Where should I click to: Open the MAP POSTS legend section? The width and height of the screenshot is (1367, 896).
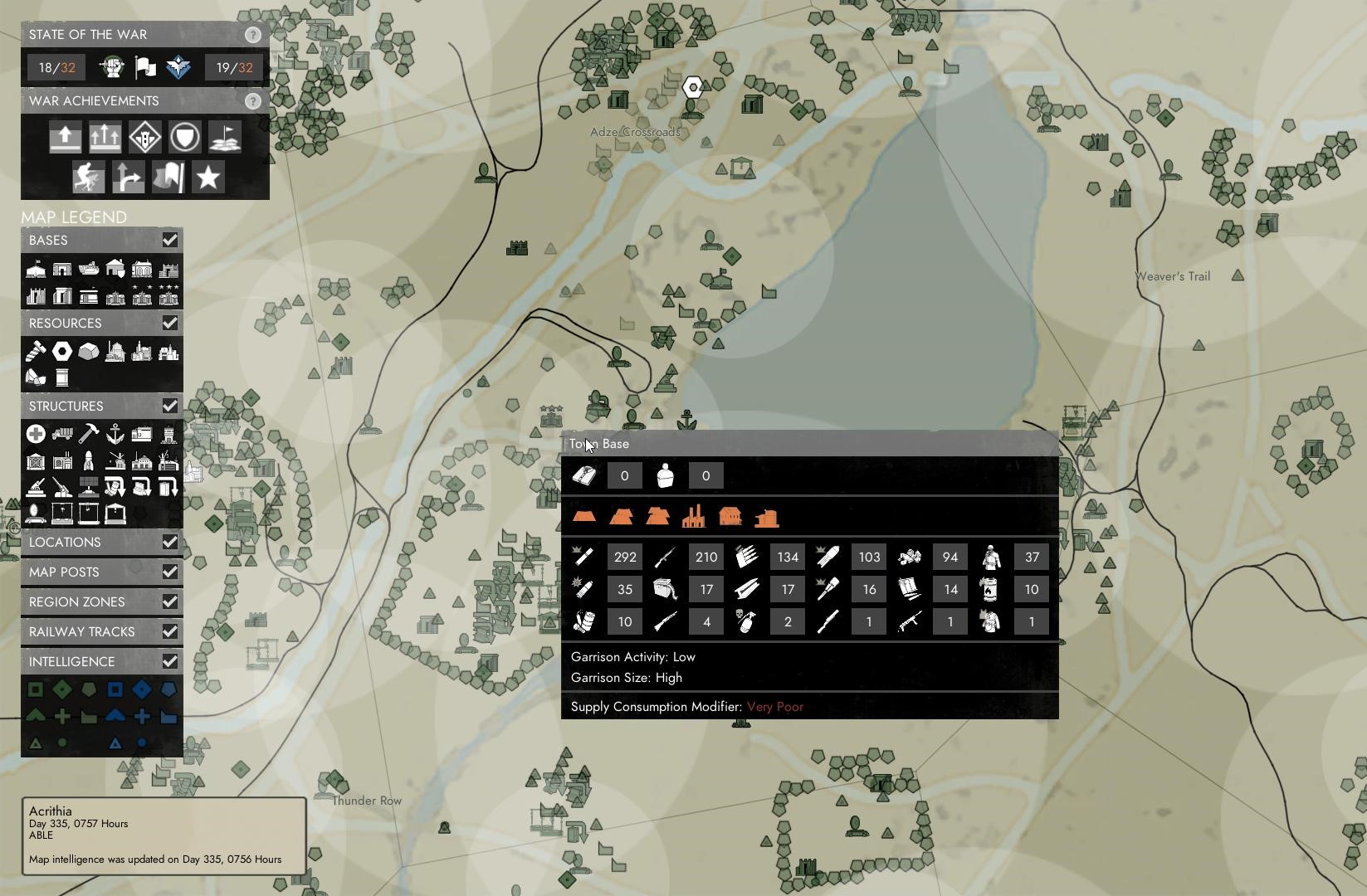[x=170, y=572]
